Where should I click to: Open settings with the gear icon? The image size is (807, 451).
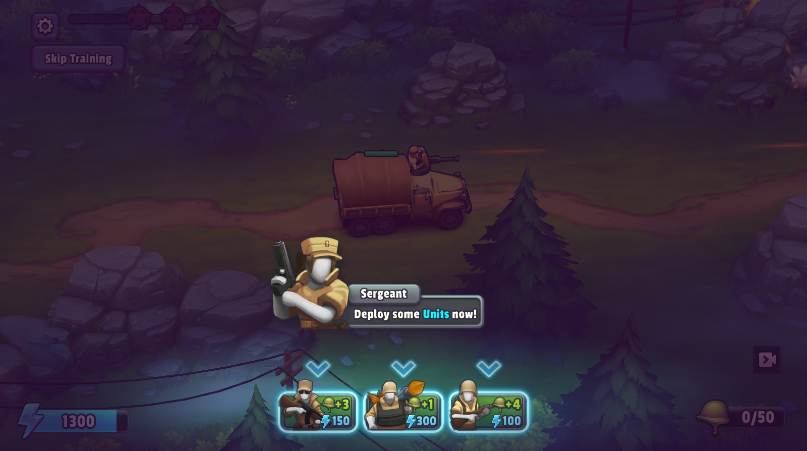click(x=44, y=26)
